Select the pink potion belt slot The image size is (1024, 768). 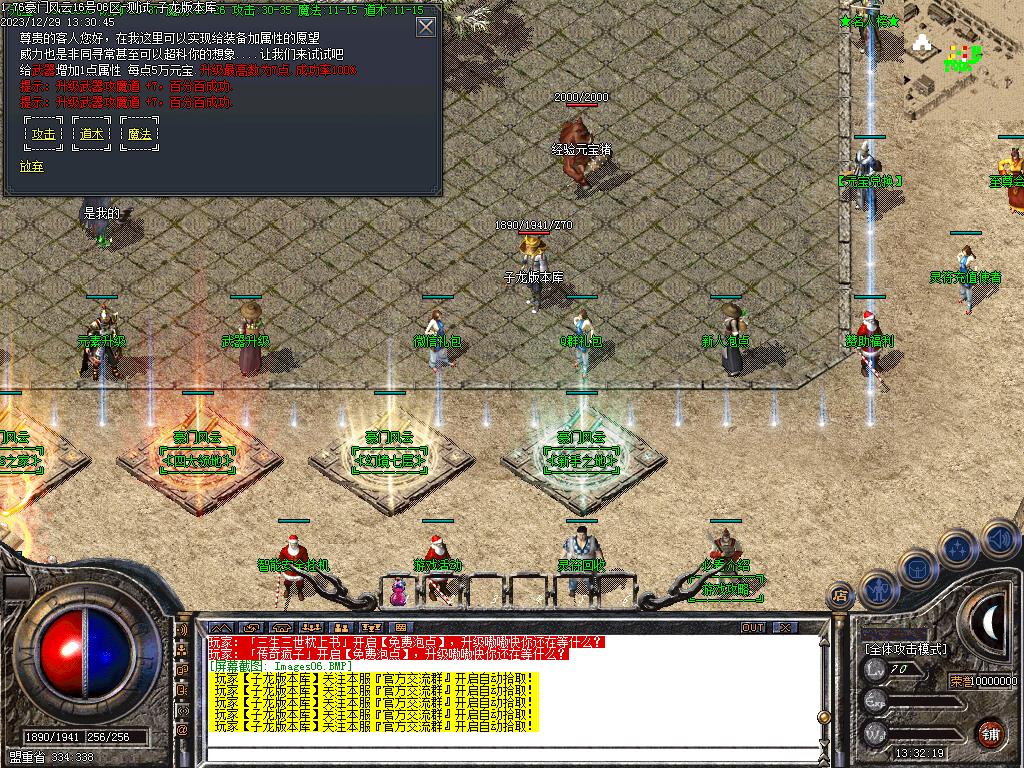399,594
